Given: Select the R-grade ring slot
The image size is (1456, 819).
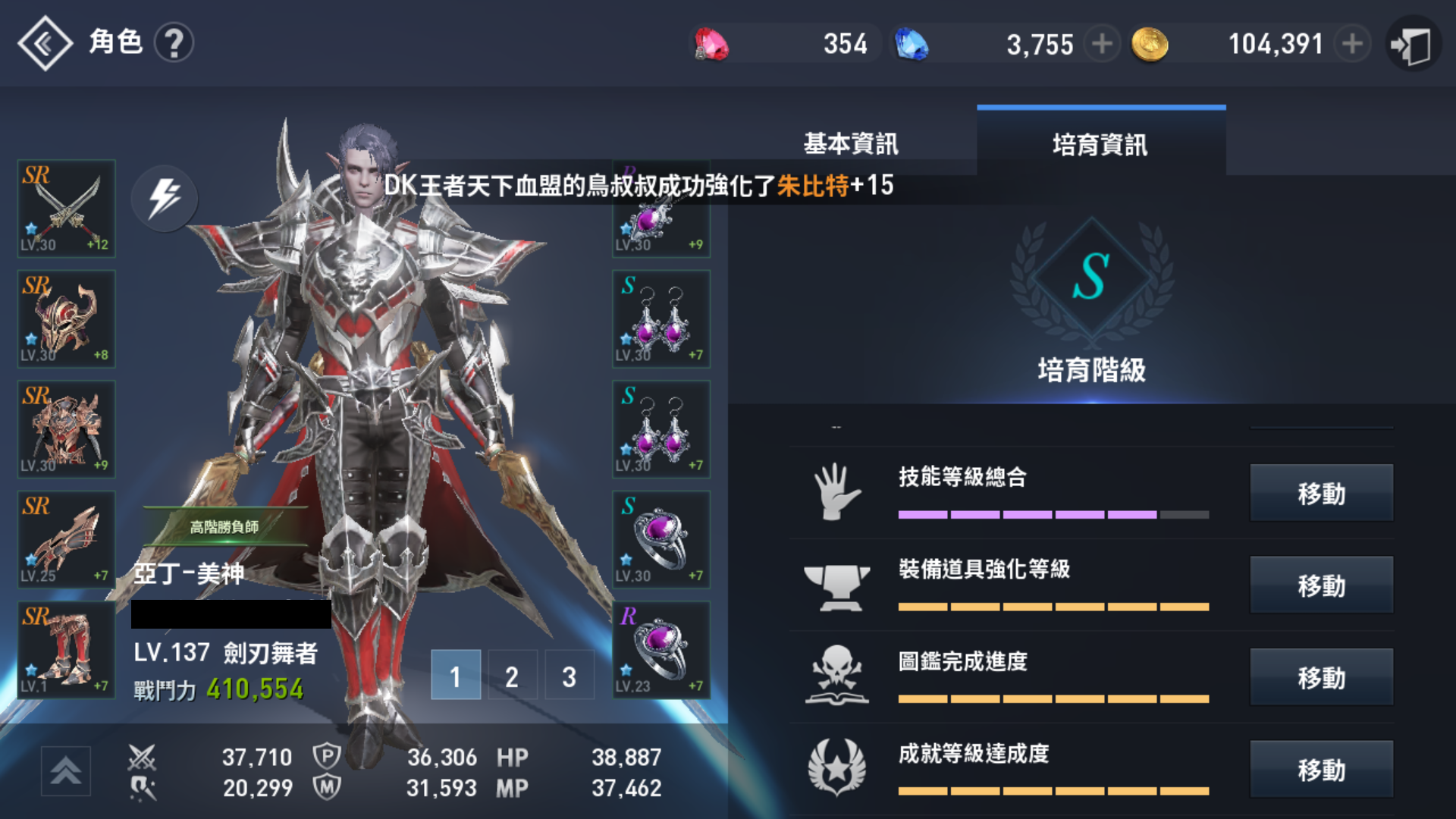Looking at the screenshot, I should pyautogui.click(x=661, y=650).
